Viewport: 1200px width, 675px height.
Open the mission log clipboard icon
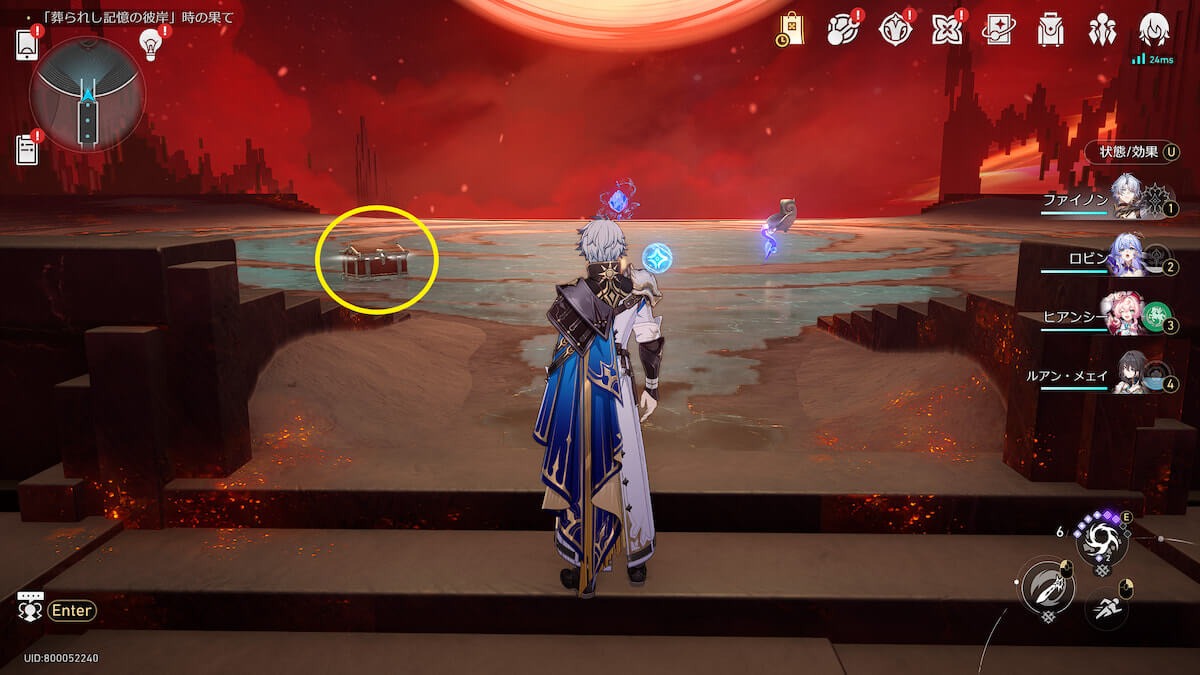(27, 149)
